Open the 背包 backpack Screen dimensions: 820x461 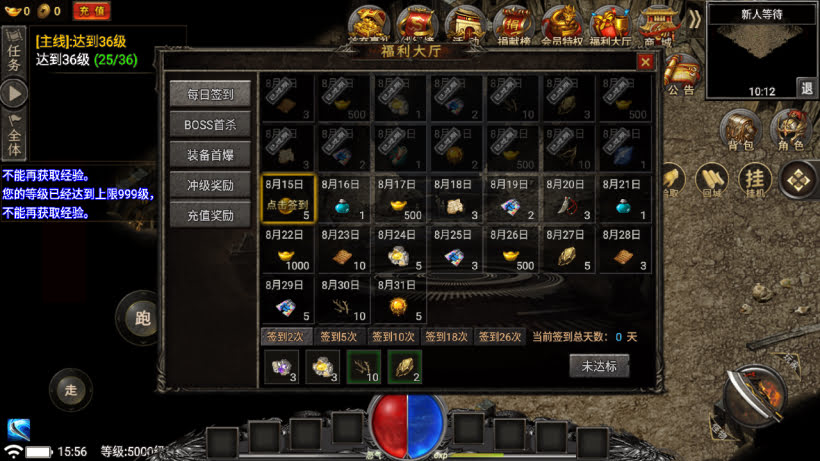pos(740,131)
